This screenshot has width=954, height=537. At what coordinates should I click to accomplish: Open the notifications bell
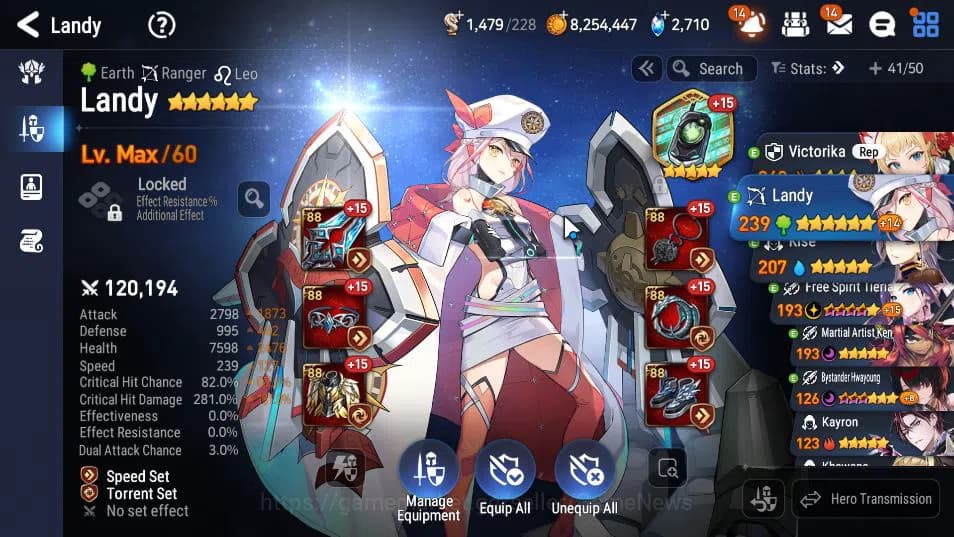click(x=751, y=24)
